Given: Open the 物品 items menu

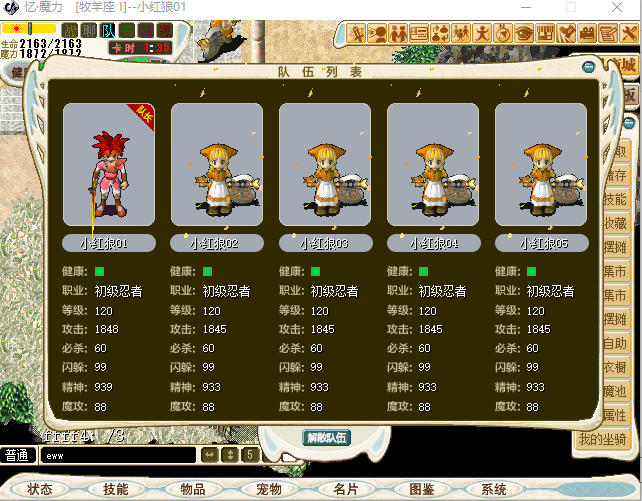Looking at the screenshot, I should [x=193, y=489].
